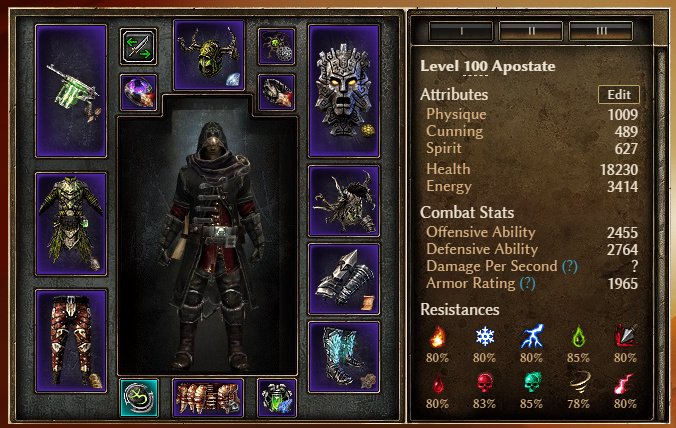This screenshot has height=428, width=676.
Task: Select the green pistol weapon slot
Action: 70,91
